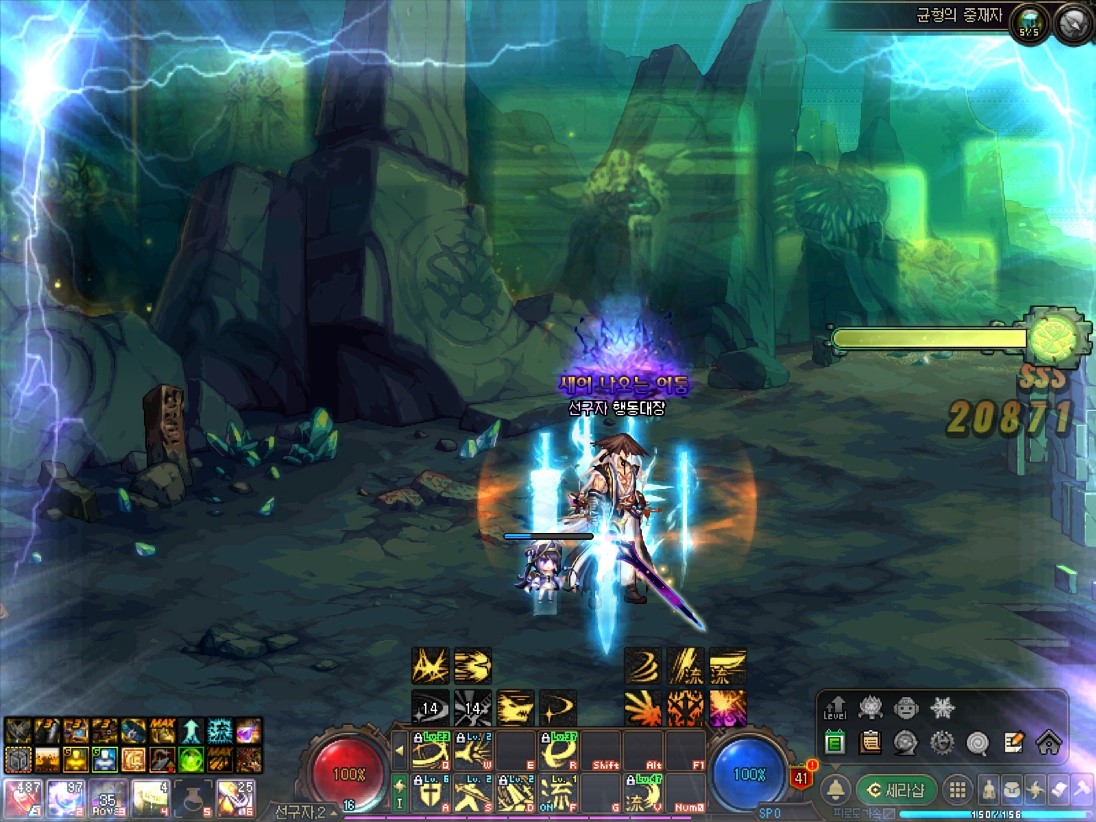
Task: Open the note with pencil icon
Action: point(1013,742)
